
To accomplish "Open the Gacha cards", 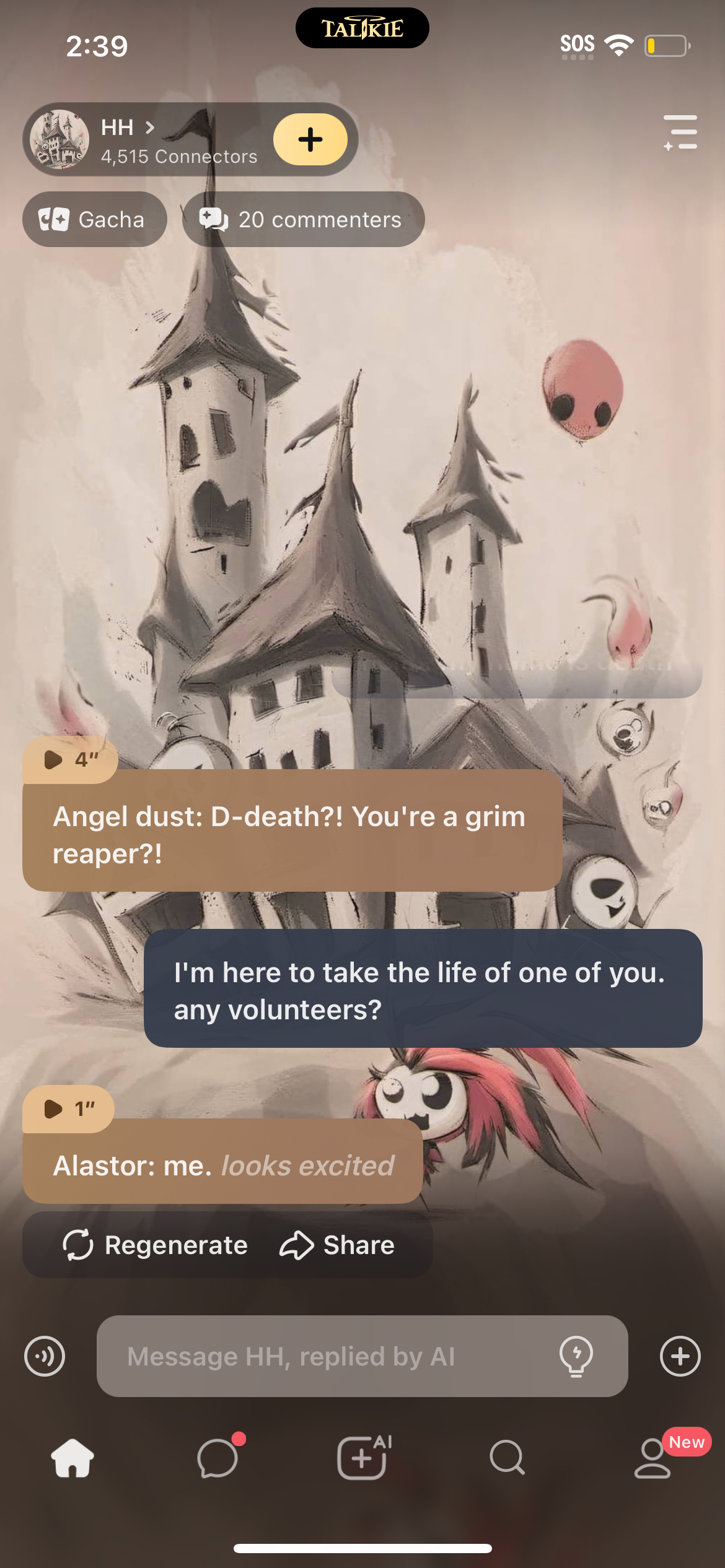I will coord(94,219).
